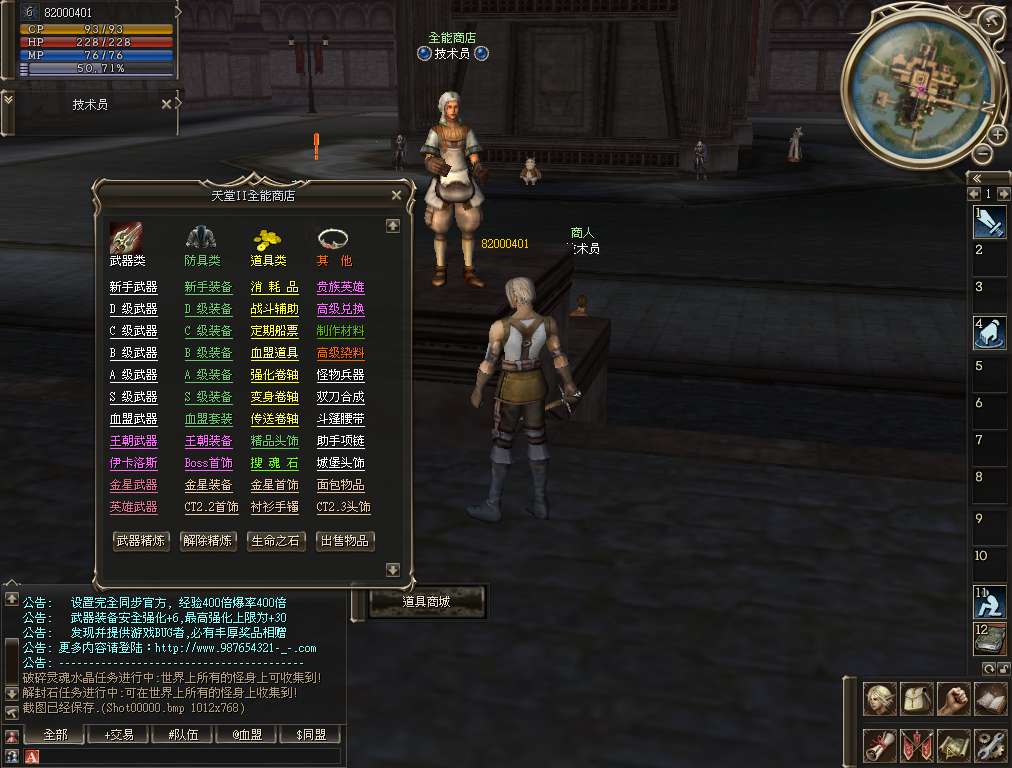
Task: Browse the A 级装备 armor category
Action: pyautogui.click(x=208, y=375)
